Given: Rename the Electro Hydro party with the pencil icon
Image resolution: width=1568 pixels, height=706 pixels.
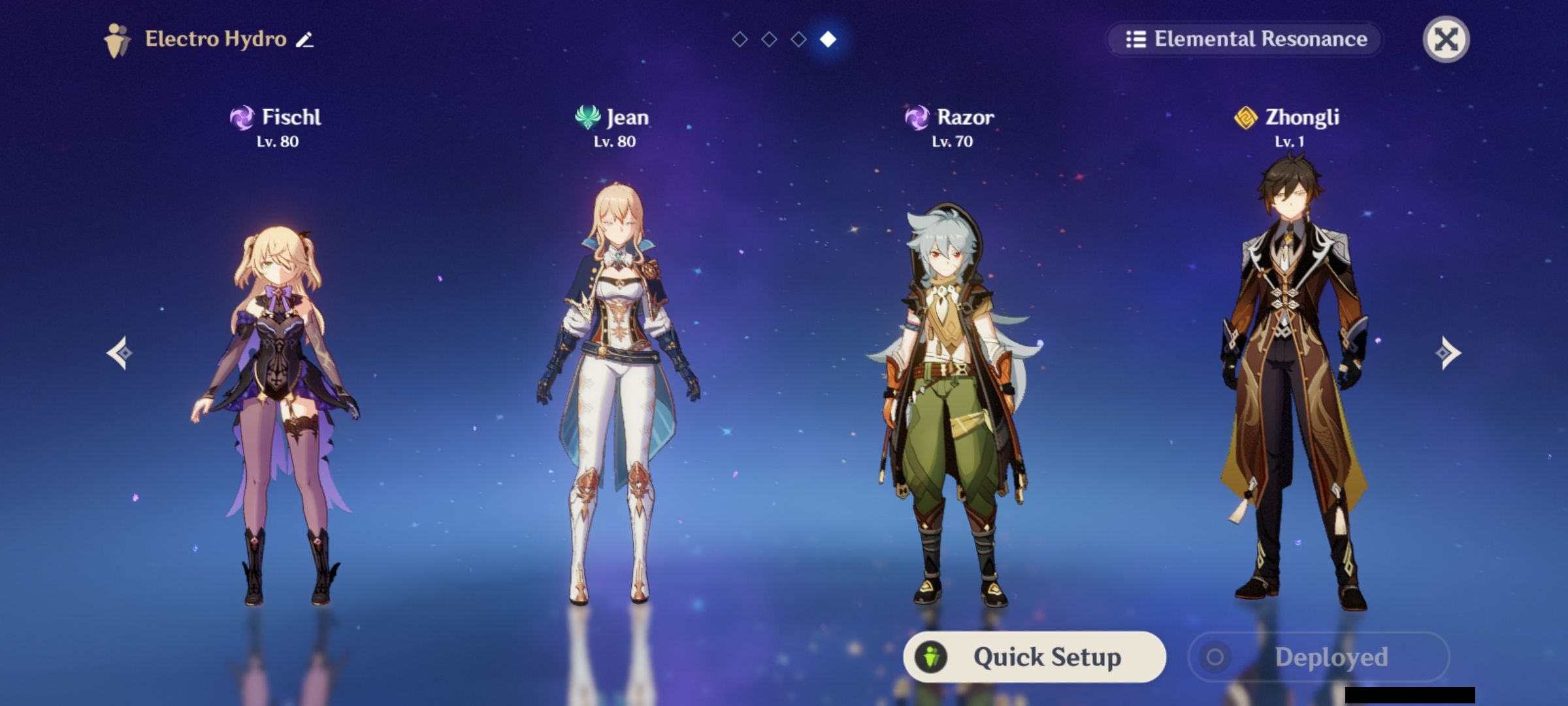Looking at the screenshot, I should pos(304,40).
